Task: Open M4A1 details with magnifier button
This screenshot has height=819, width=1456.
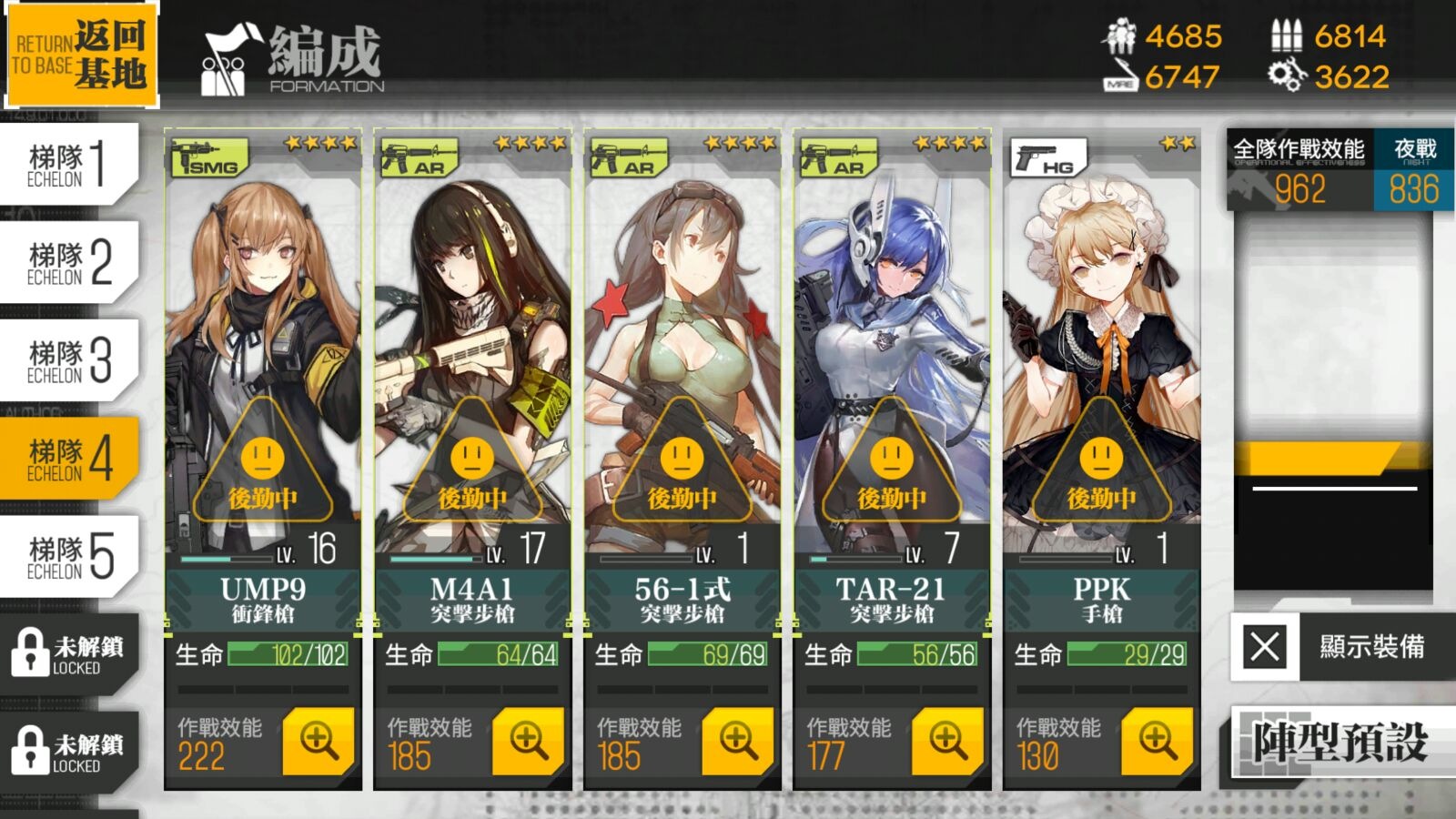Action: [528, 742]
